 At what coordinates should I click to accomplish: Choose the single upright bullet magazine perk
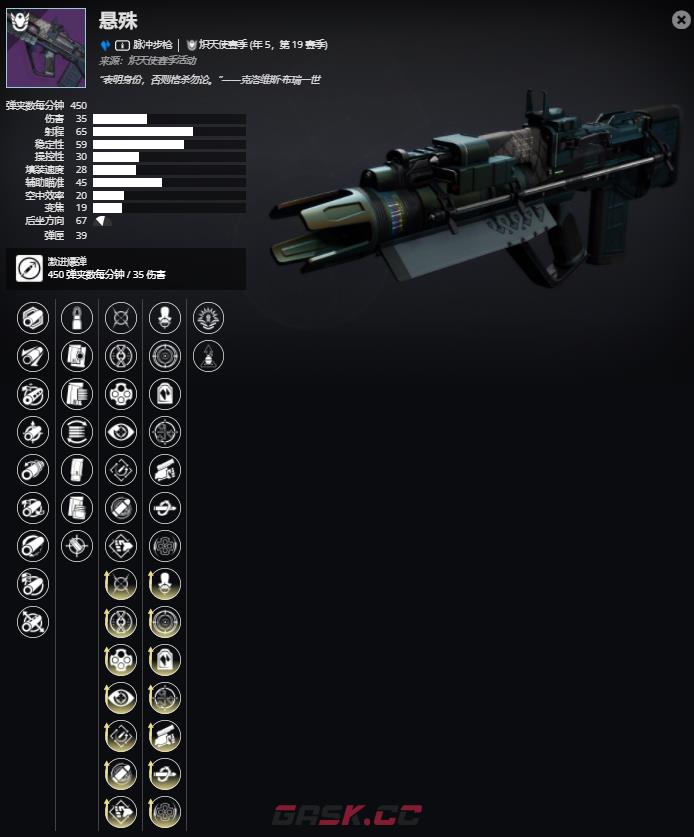(76, 319)
